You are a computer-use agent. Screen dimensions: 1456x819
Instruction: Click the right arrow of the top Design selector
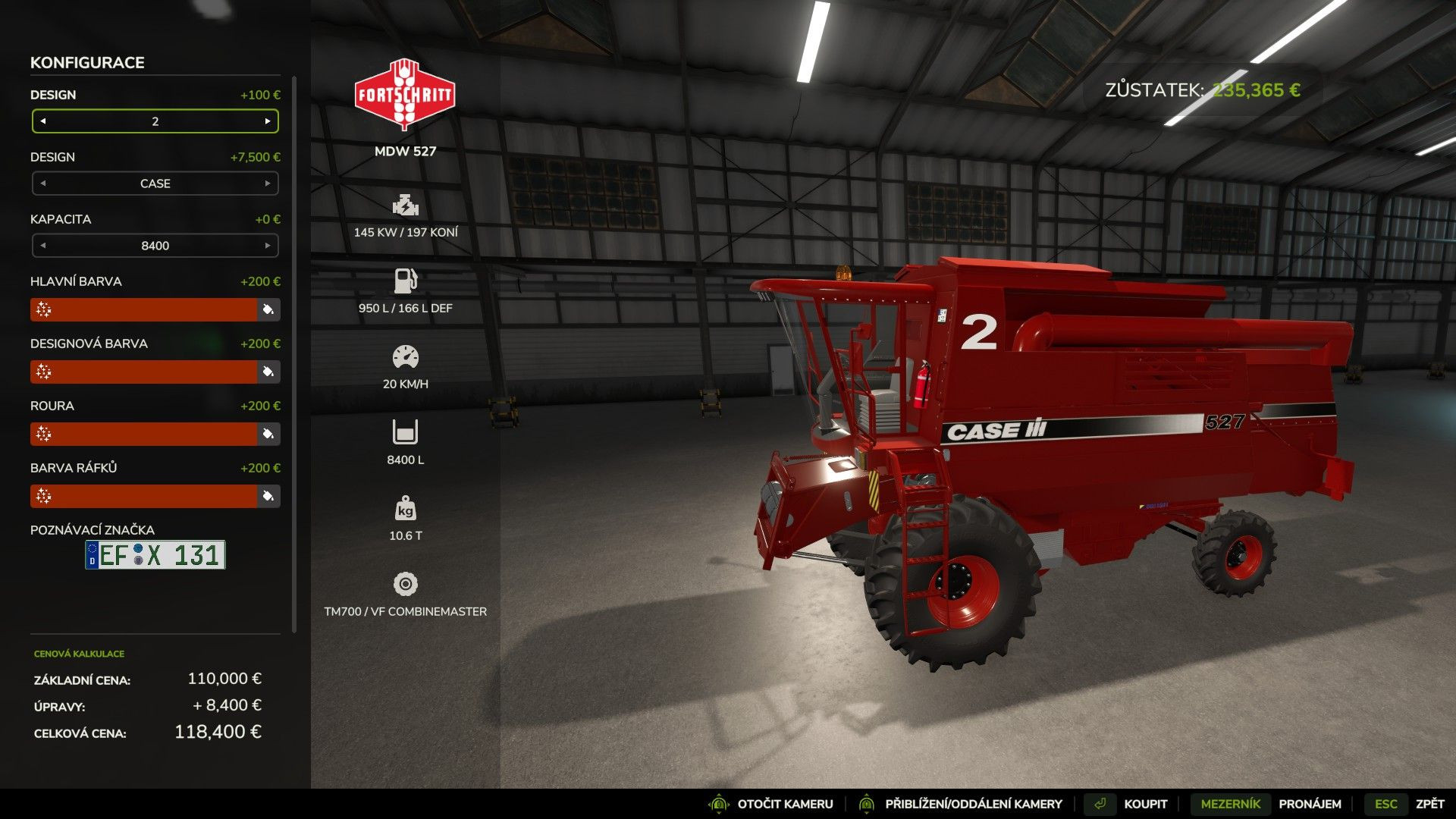pos(267,121)
